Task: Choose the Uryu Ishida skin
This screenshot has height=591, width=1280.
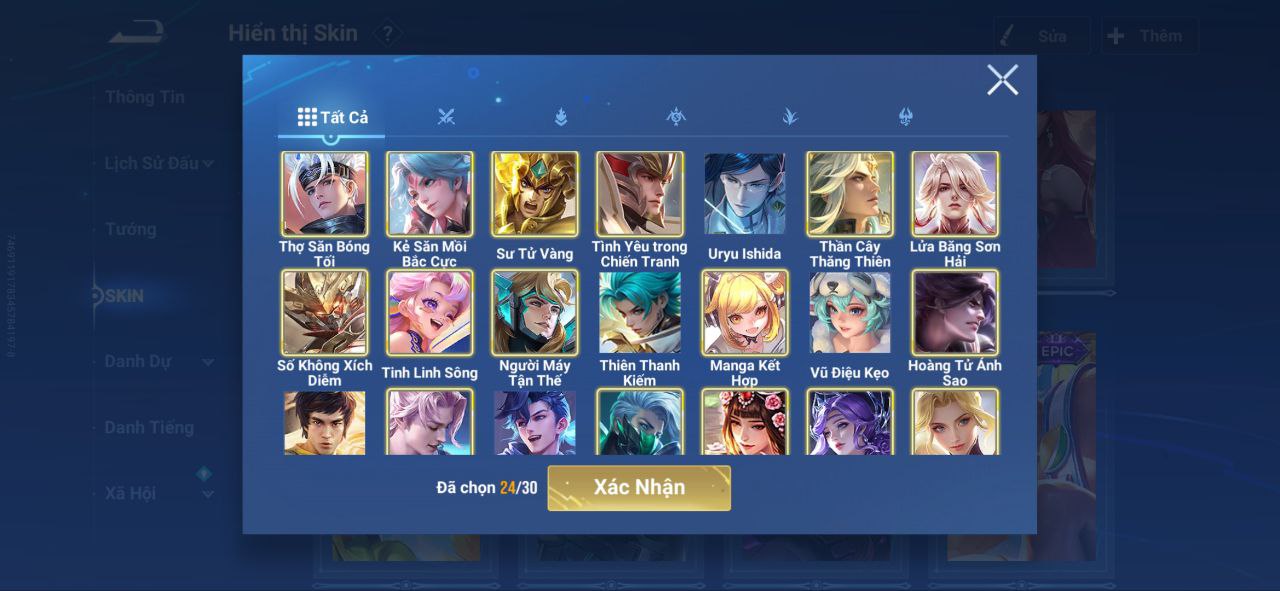Action: (745, 194)
